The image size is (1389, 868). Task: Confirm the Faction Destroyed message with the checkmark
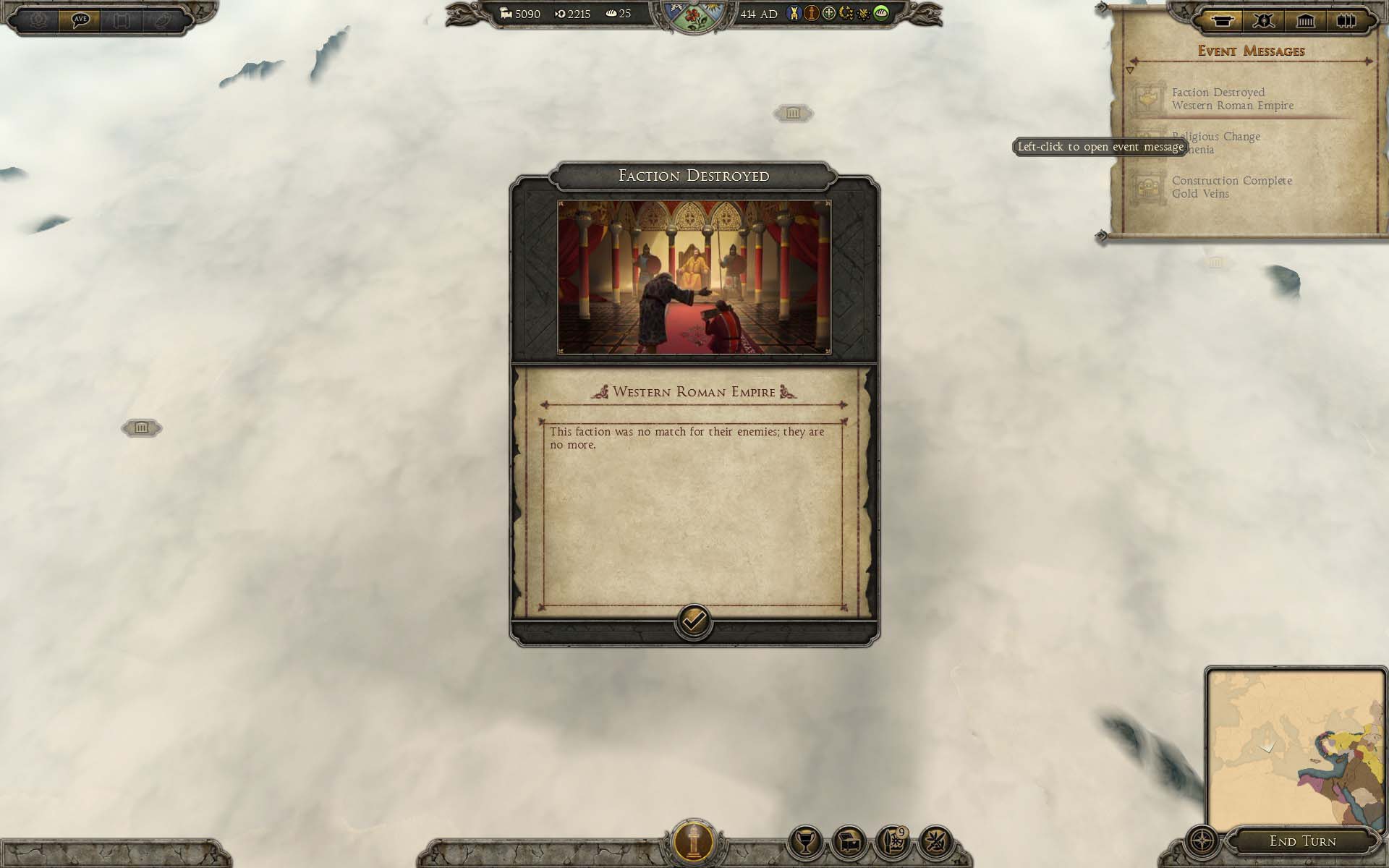694,621
